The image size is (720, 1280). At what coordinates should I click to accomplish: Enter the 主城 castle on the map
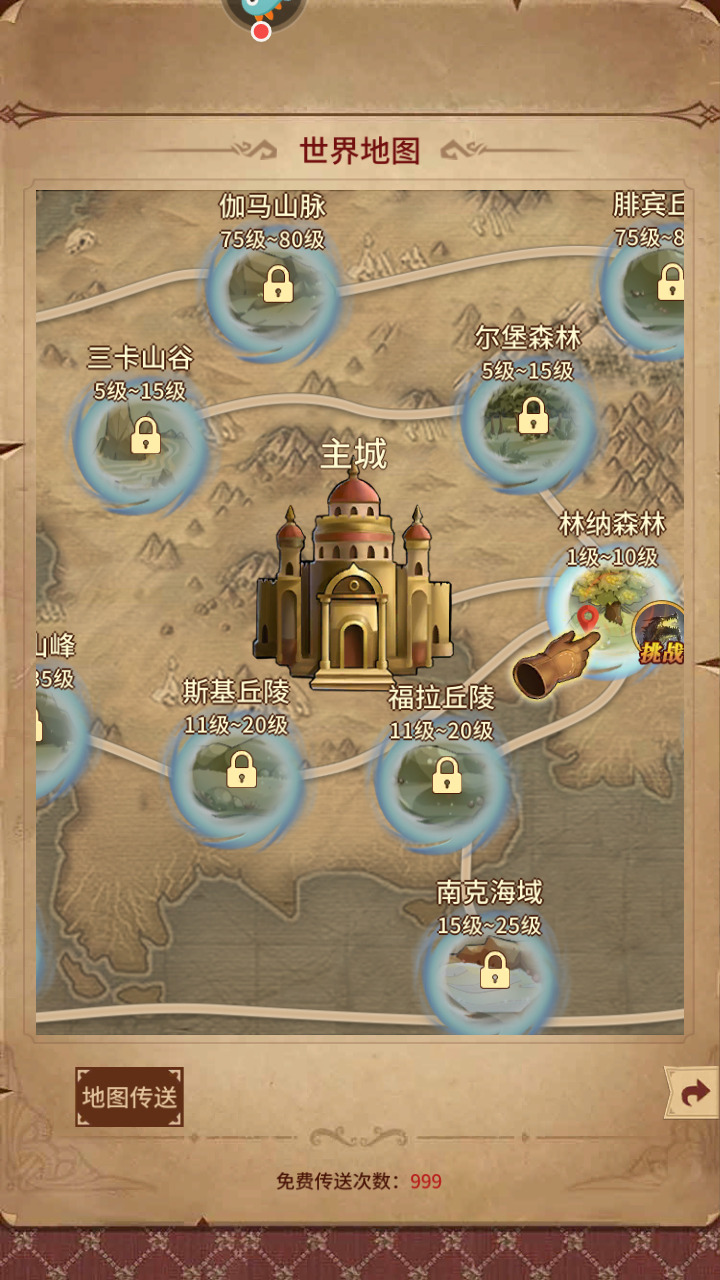352,585
